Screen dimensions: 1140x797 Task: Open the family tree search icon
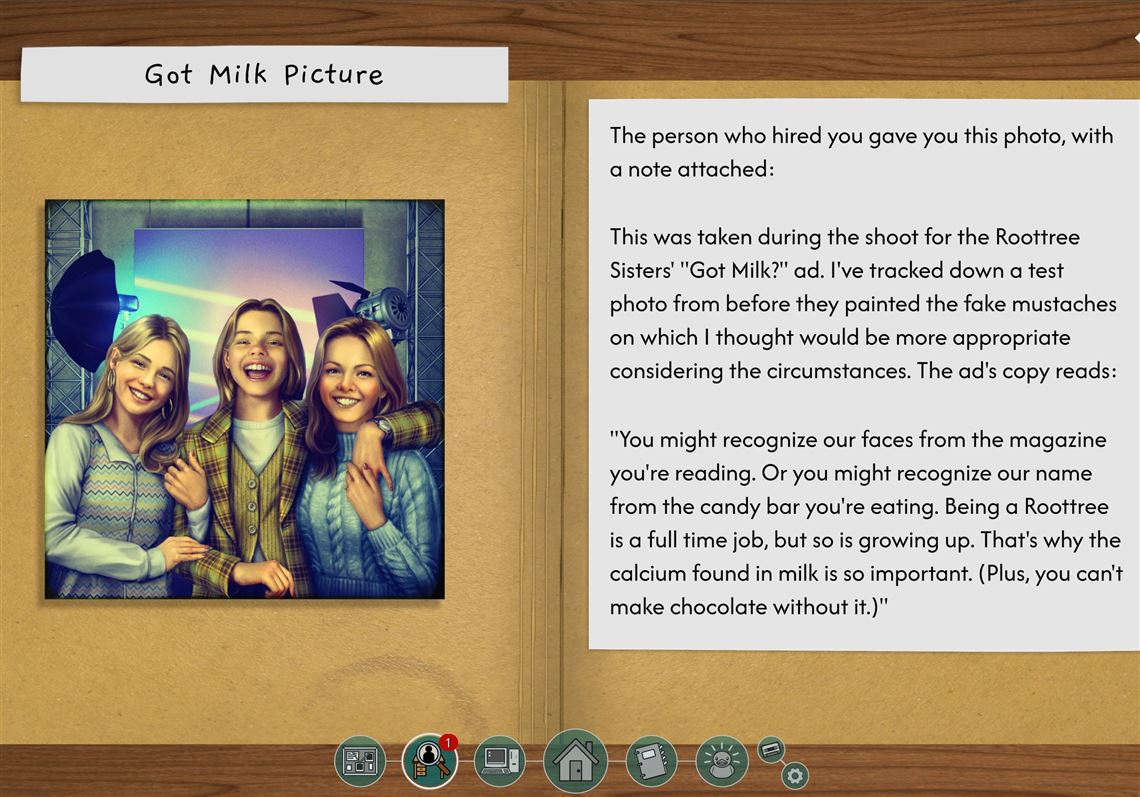click(429, 762)
